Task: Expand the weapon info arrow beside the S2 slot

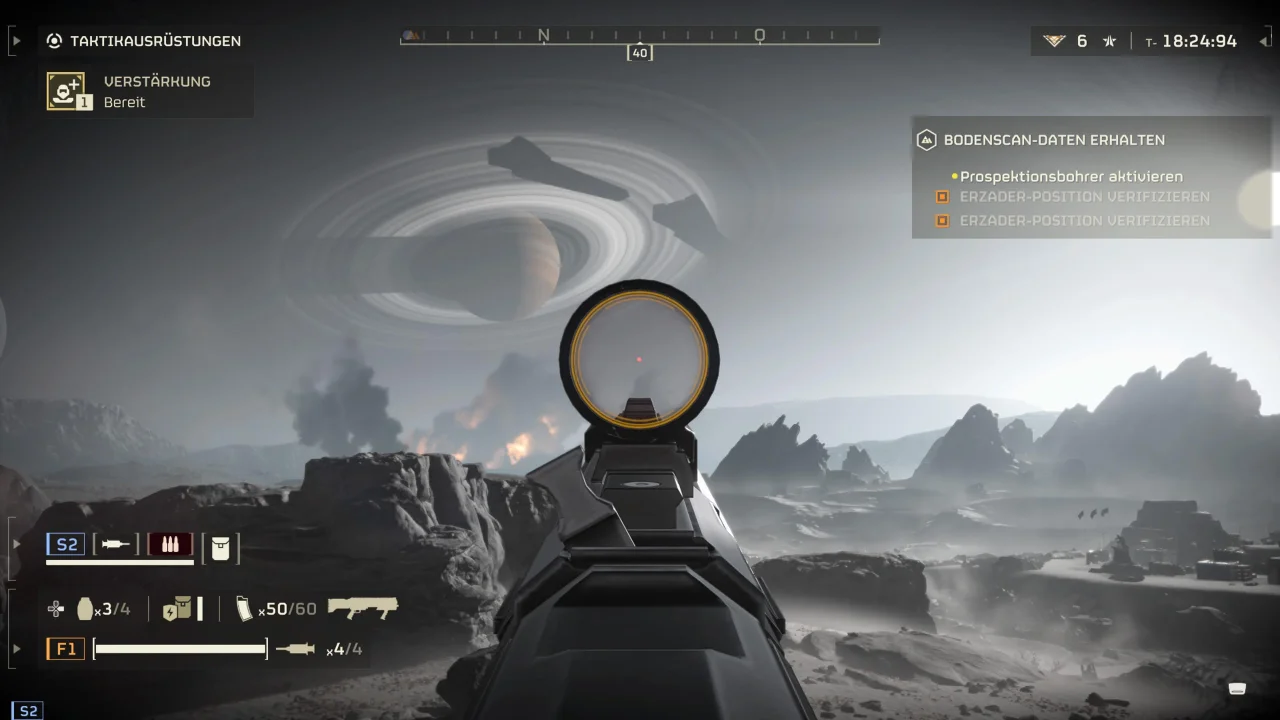Action: pyautogui.click(x=15, y=543)
